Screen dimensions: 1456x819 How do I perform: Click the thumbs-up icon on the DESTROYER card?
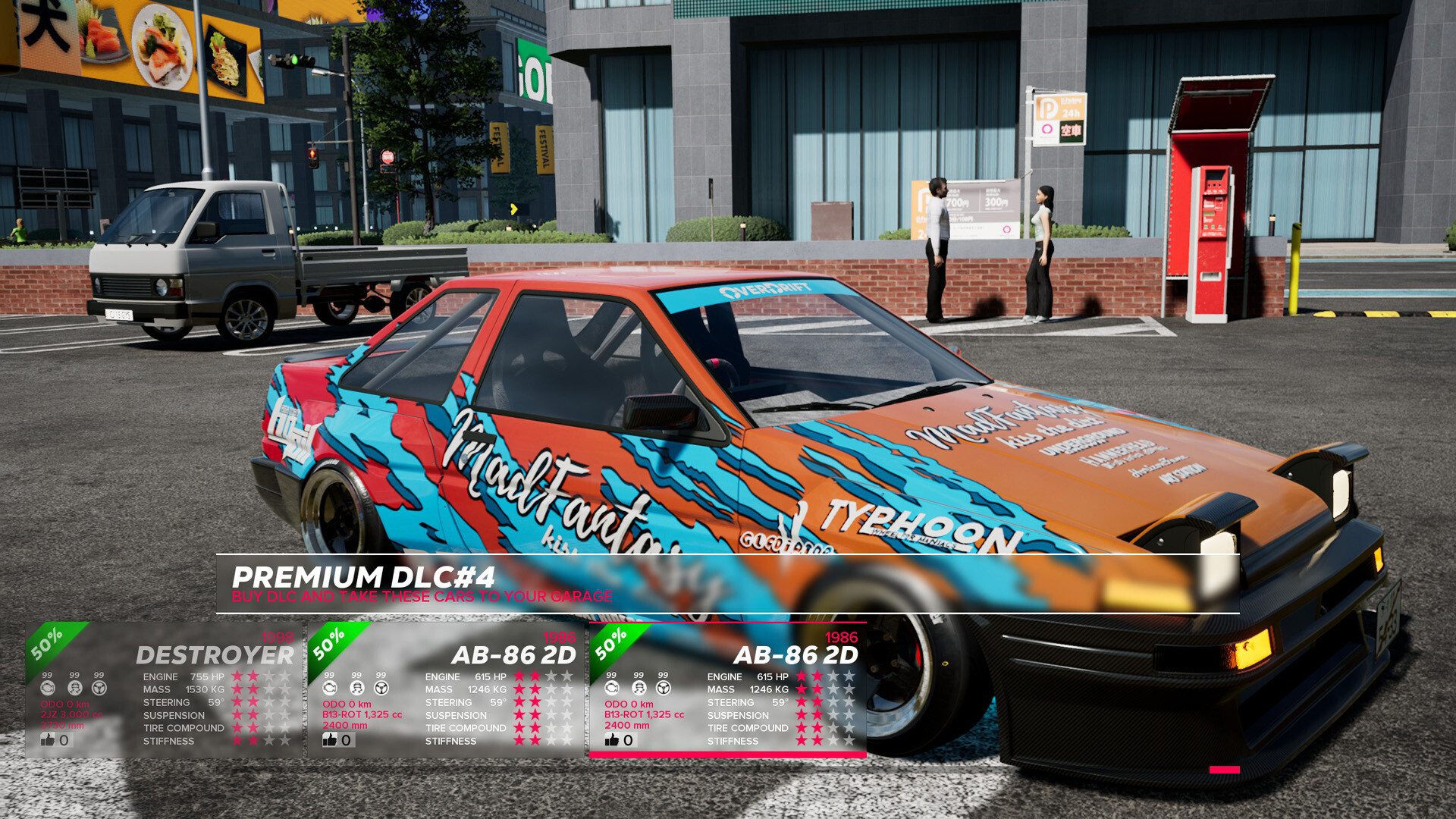(49, 740)
